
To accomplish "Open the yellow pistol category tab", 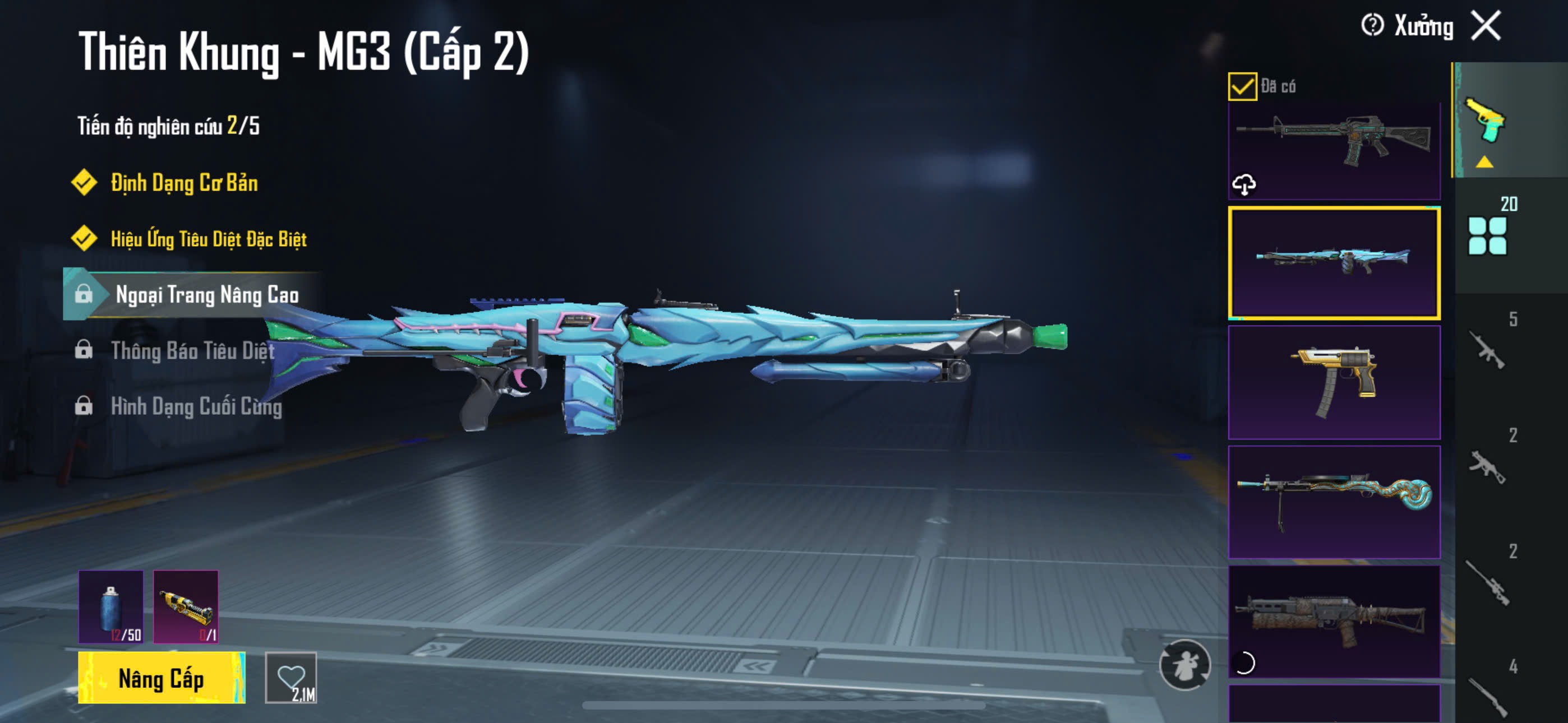I will [1484, 121].
